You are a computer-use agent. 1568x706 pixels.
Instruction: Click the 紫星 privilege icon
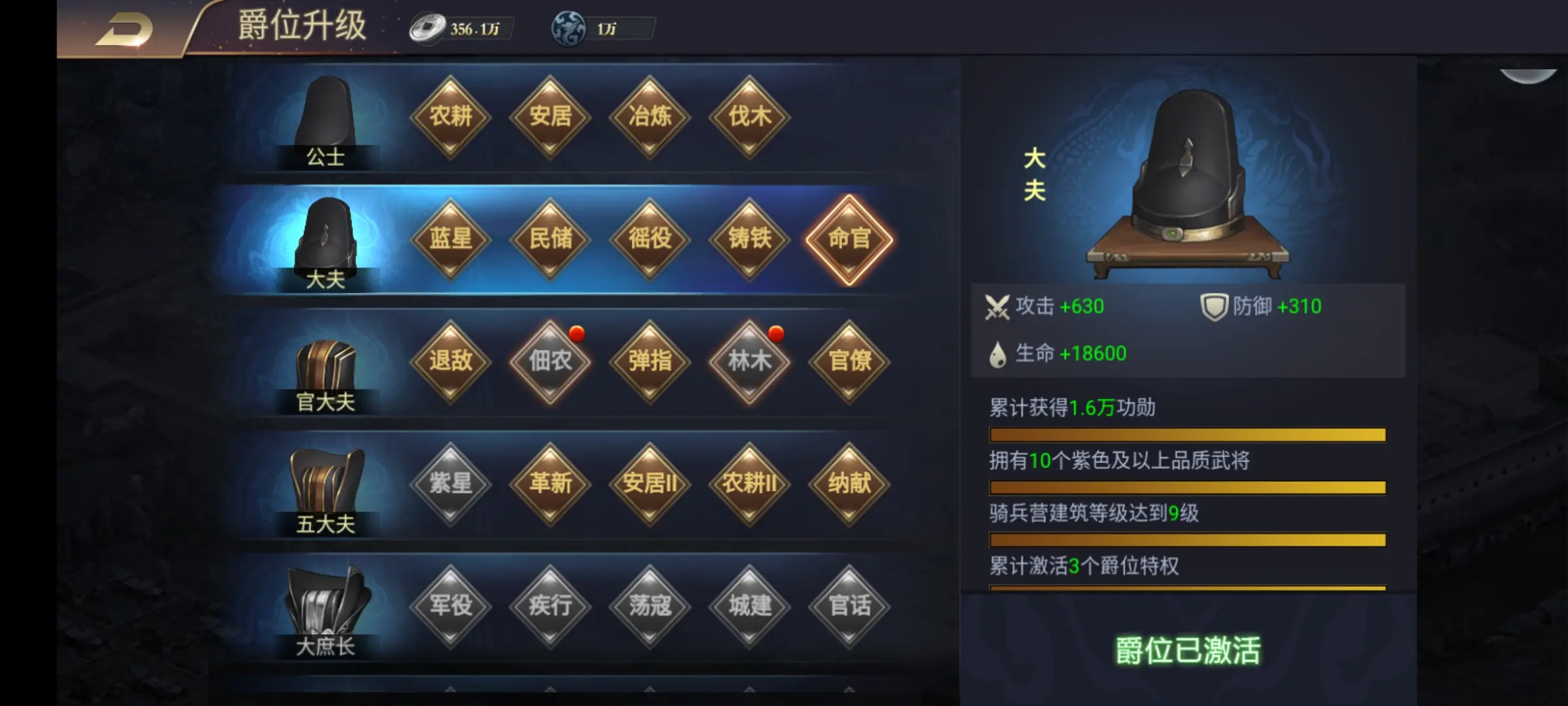(452, 484)
